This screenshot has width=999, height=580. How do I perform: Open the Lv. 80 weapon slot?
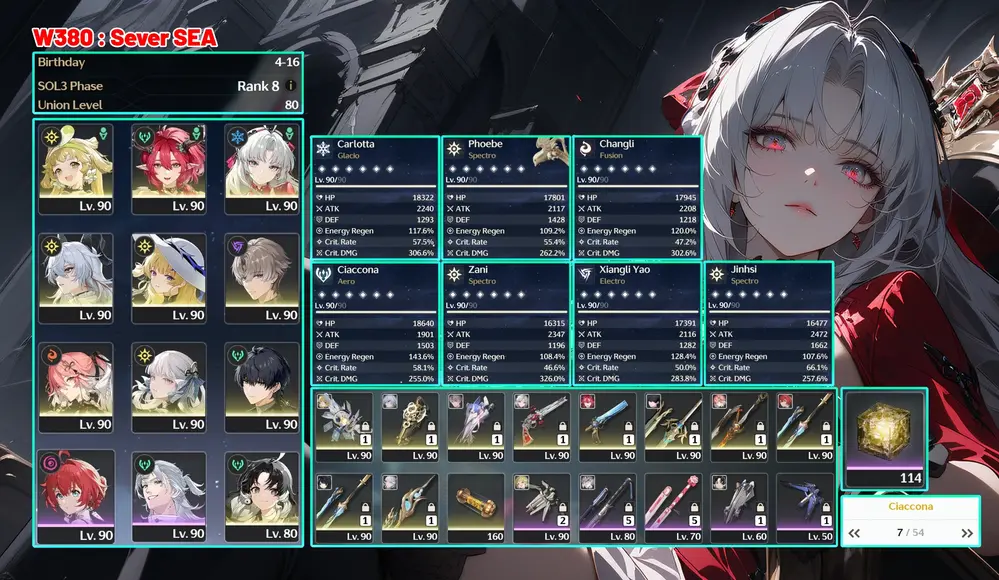[x=609, y=508]
